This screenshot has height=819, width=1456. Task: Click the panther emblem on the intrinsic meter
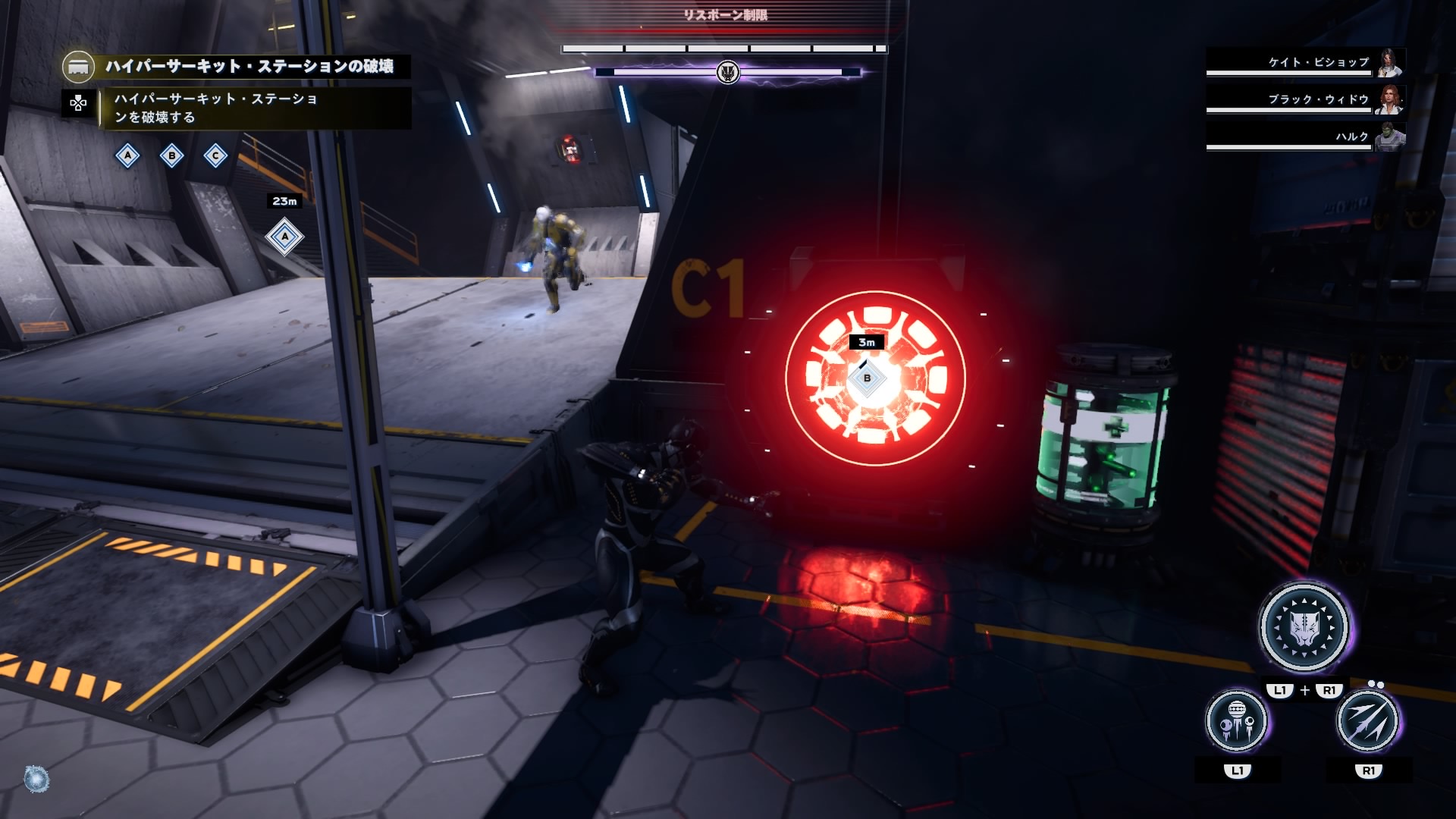pos(728,73)
